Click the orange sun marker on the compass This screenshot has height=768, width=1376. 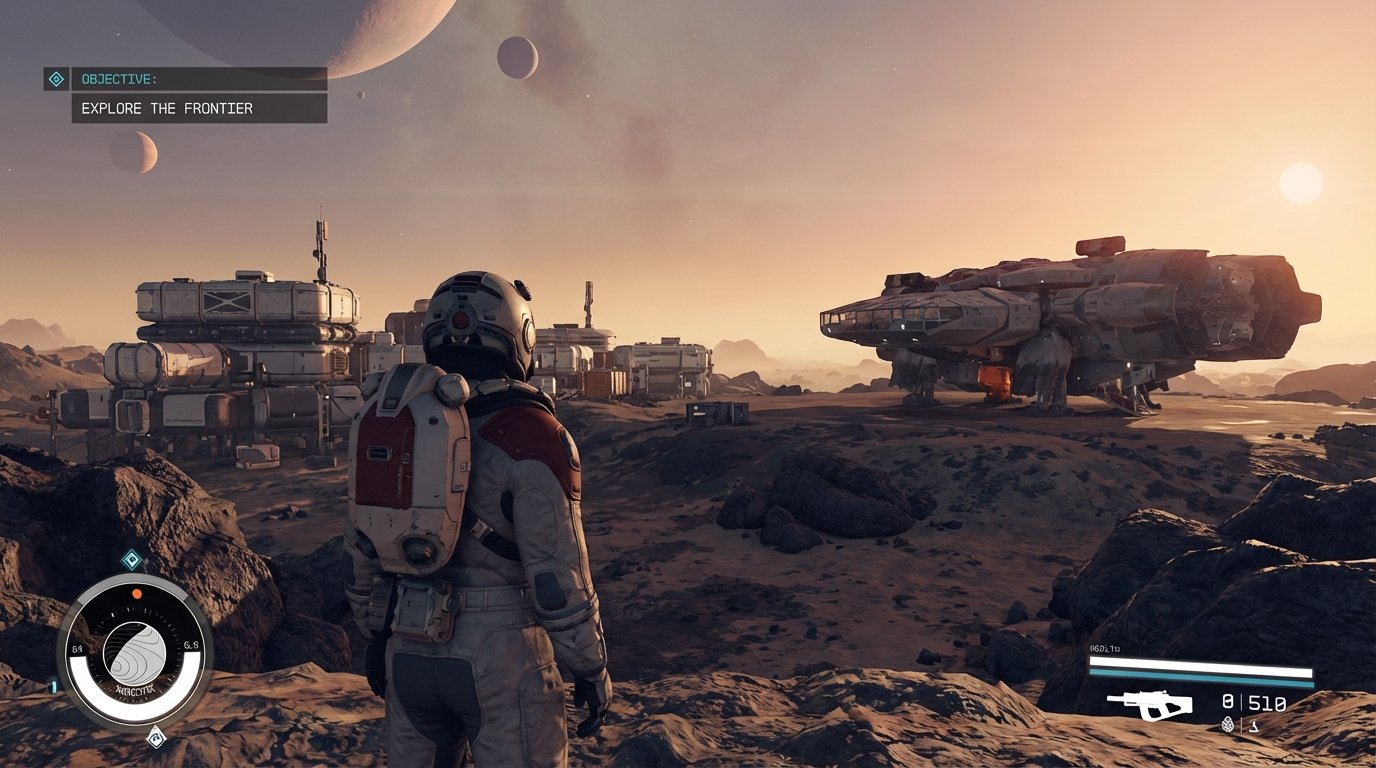tap(136, 593)
